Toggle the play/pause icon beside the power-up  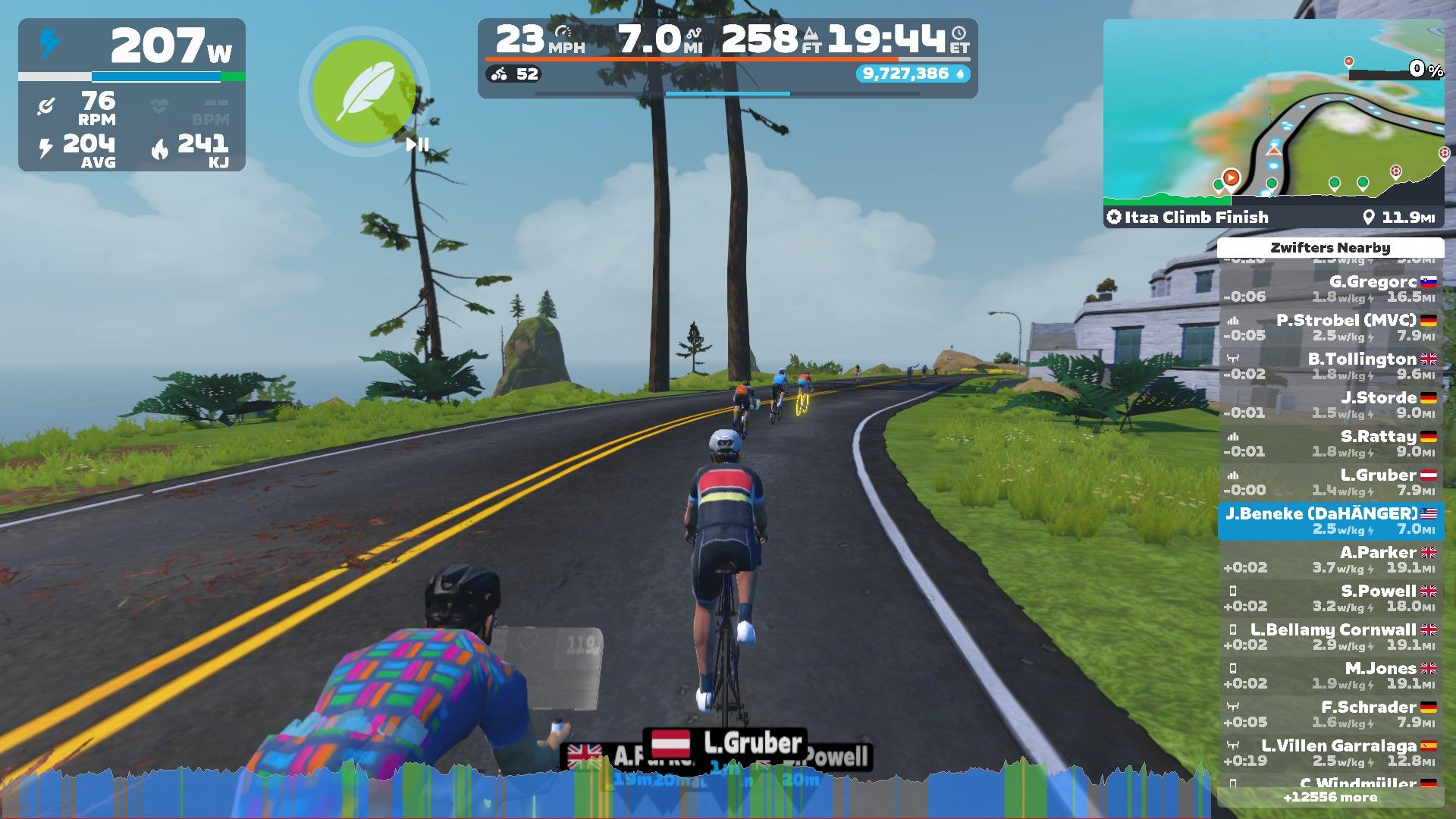point(417,144)
